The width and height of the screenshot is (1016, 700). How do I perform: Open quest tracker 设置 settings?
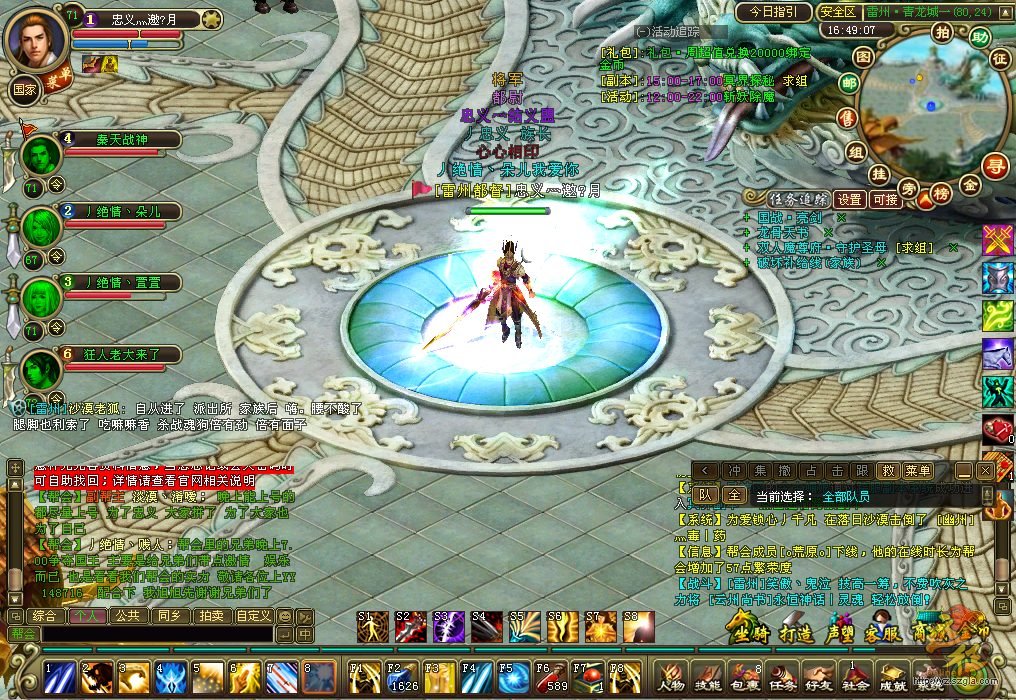850,199
